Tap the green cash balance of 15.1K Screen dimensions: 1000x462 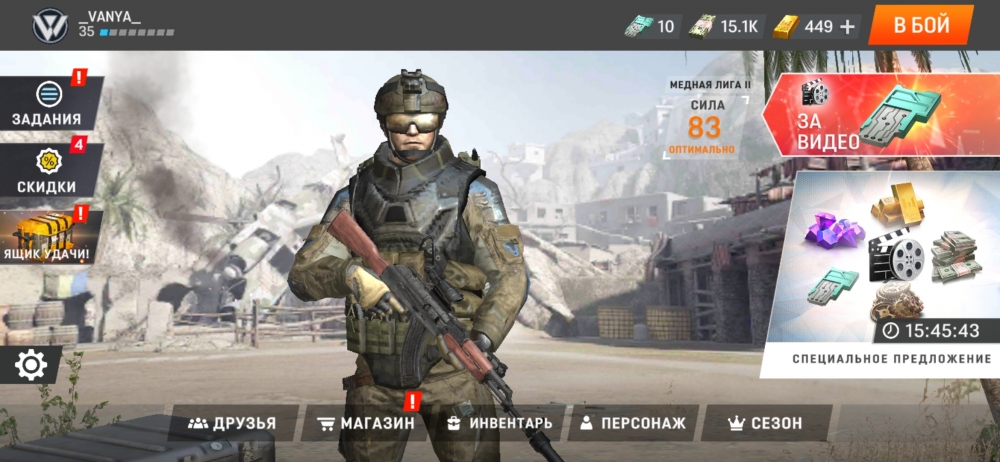726,27
